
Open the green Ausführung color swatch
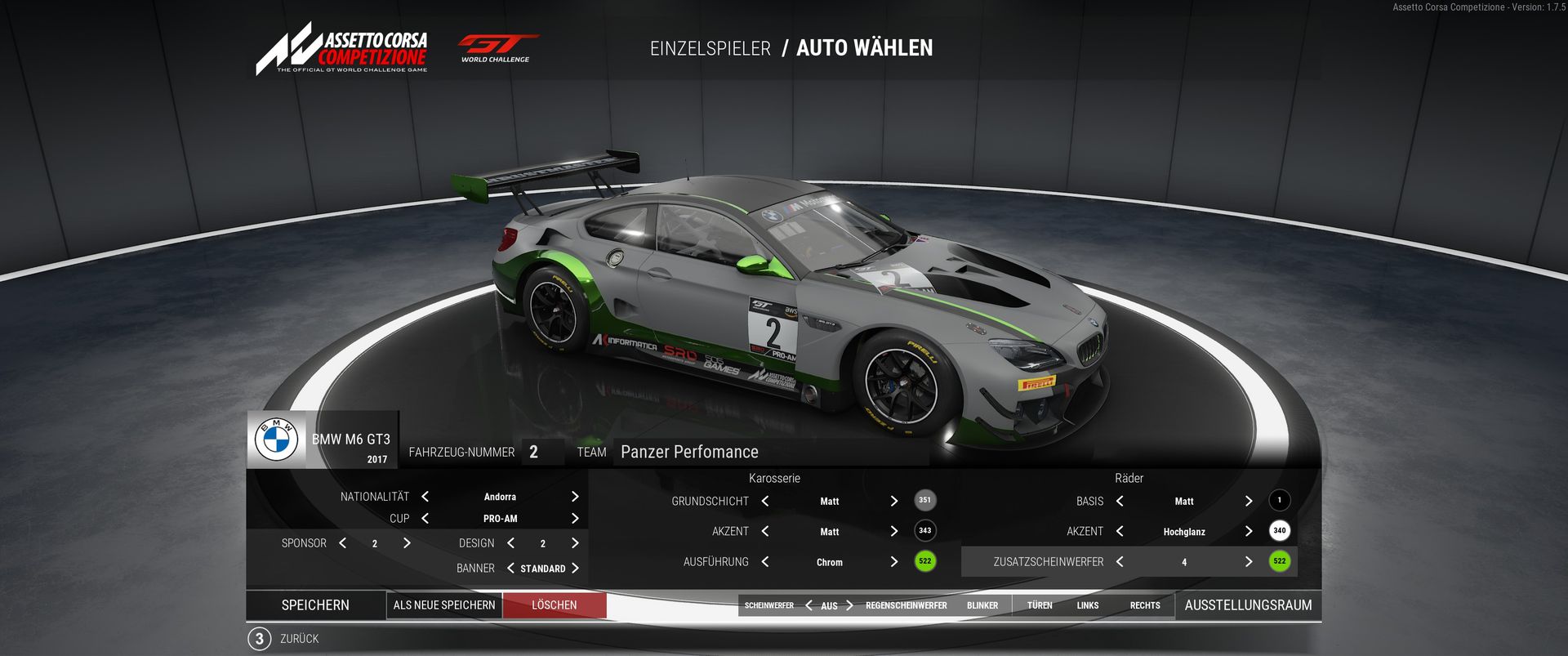point(924,561)
